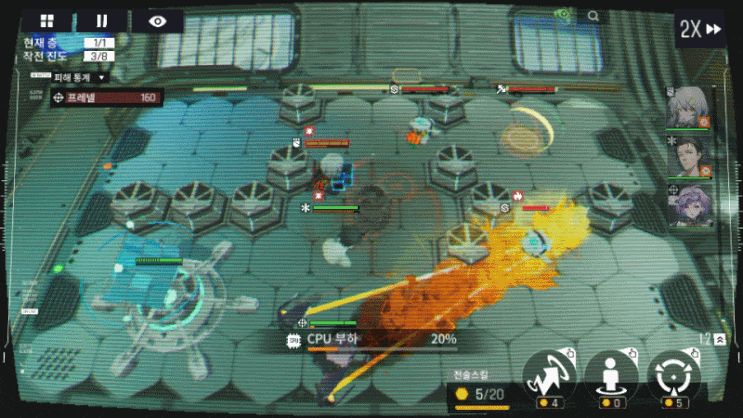
Task: Toggle the eye visibility view
Action: point(158,21)
